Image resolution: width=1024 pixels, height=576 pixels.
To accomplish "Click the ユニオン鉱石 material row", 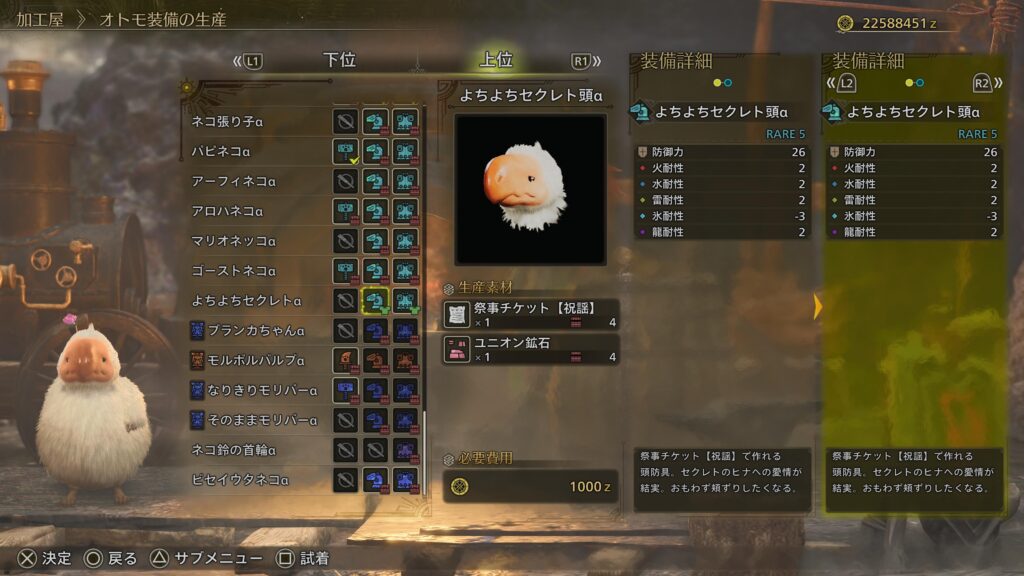I will (x=531, y=349).
